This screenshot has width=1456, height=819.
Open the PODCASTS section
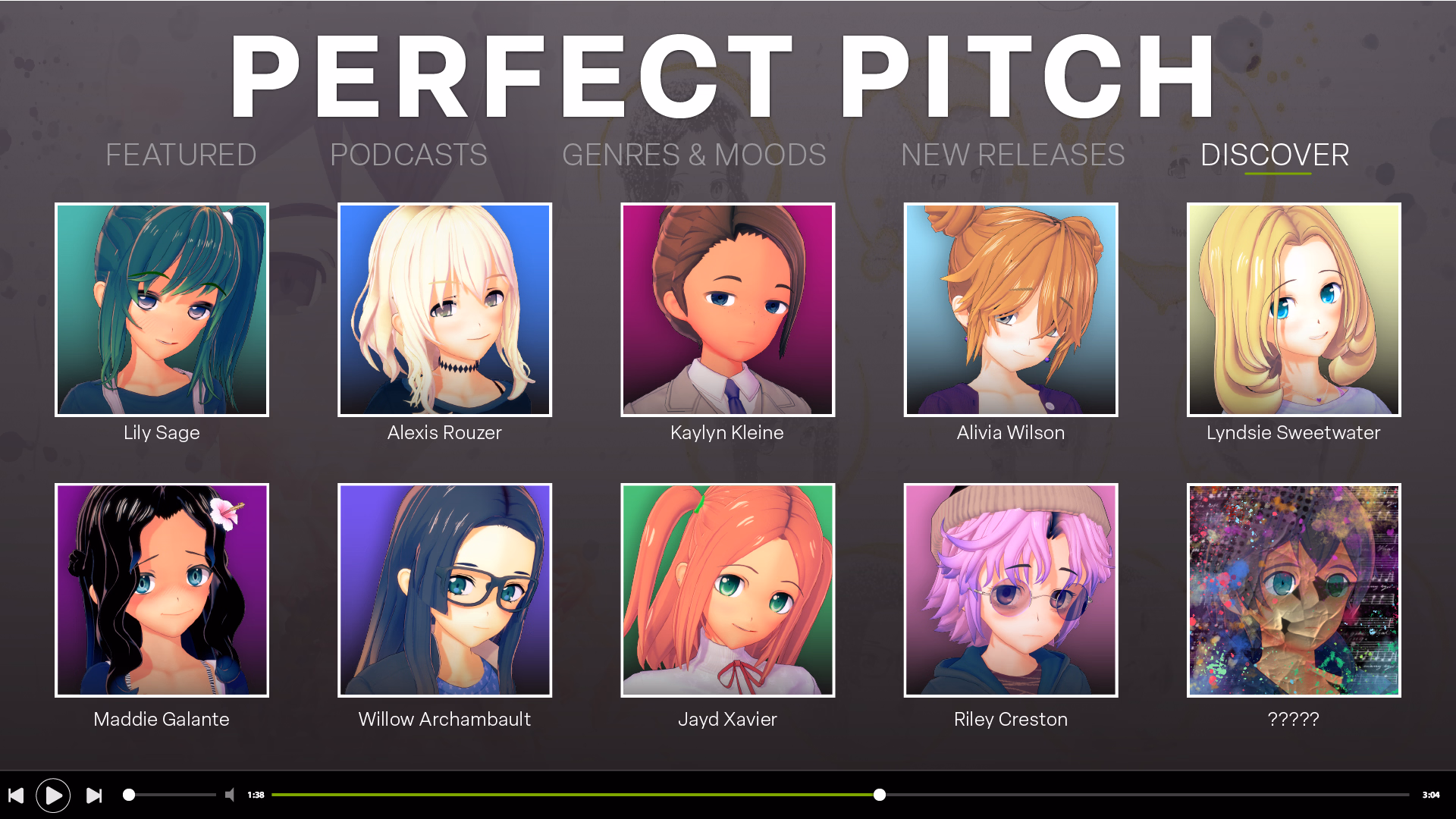tap(408, 155)
